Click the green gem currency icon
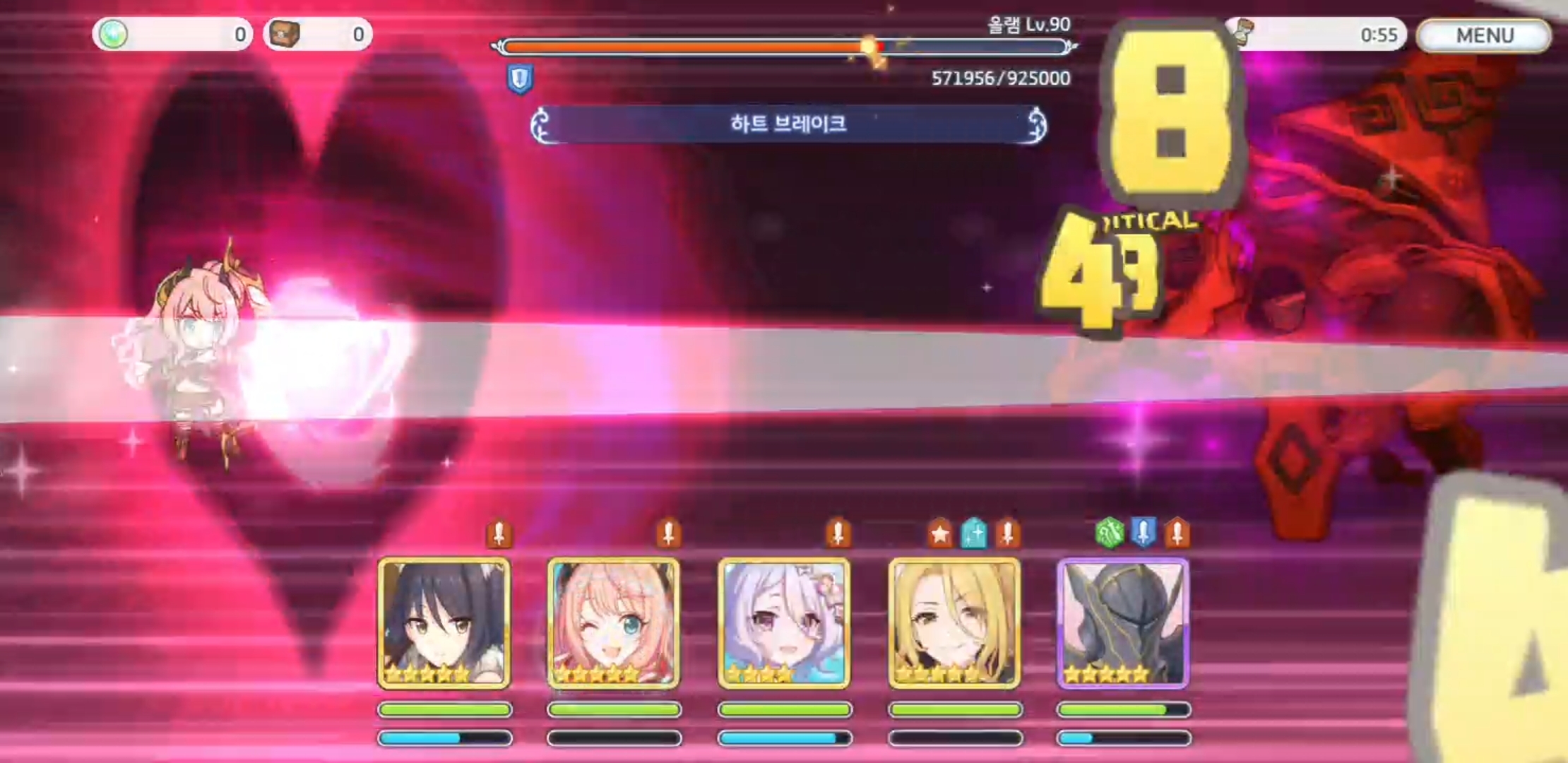This screenshot has height=763, width=1568. pyautogui.click(x=115, y=33)
